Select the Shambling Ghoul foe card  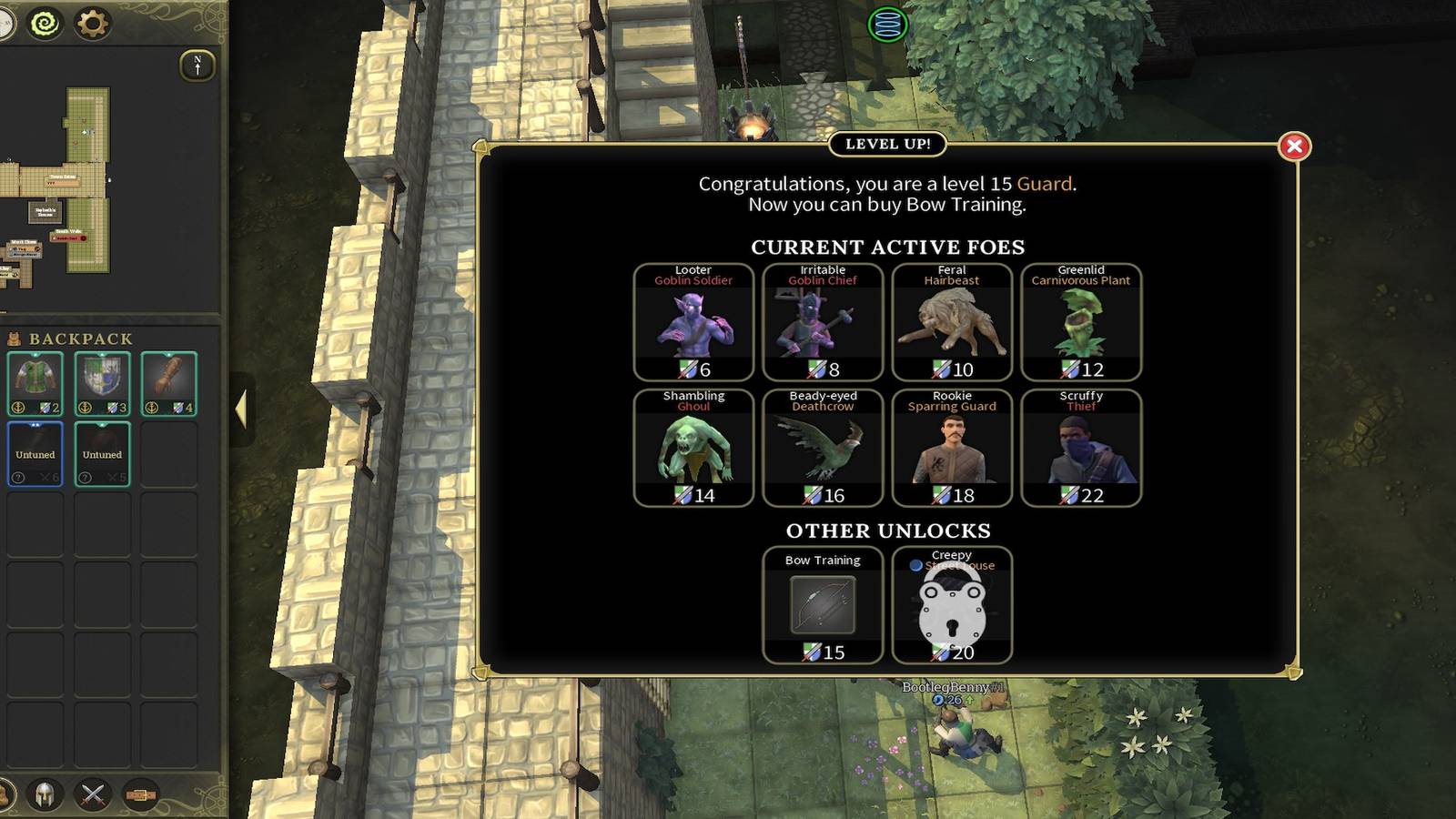click(x=693, y=448)
